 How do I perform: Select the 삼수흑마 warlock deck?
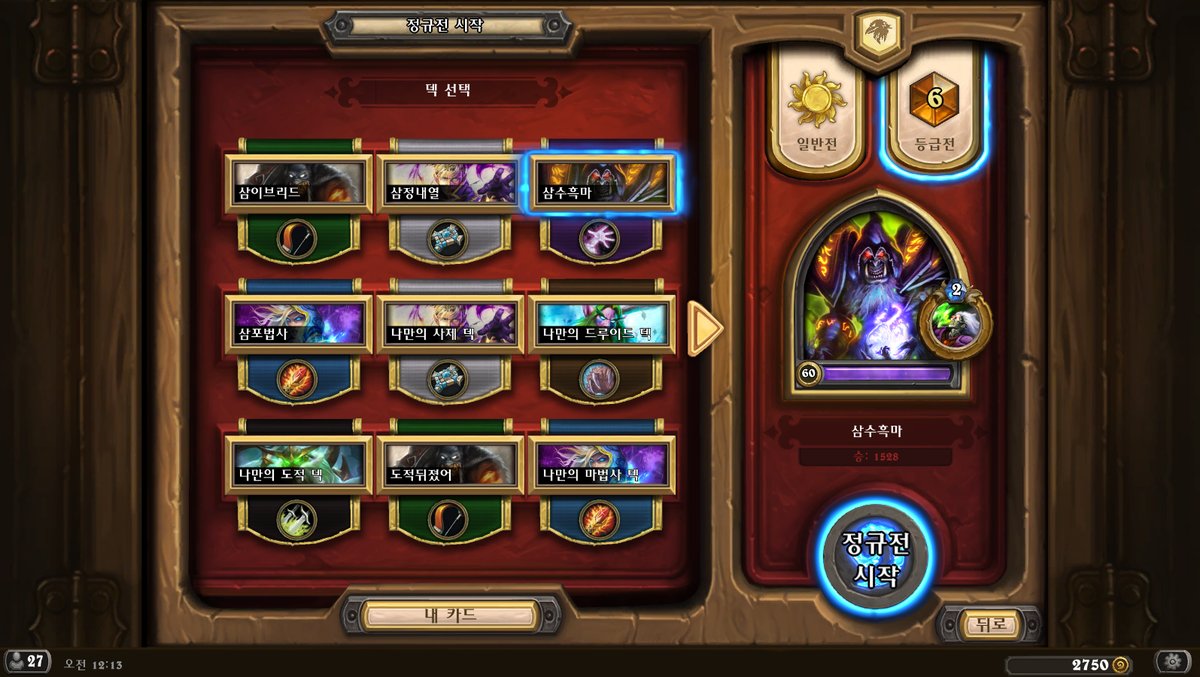[600, 183]
